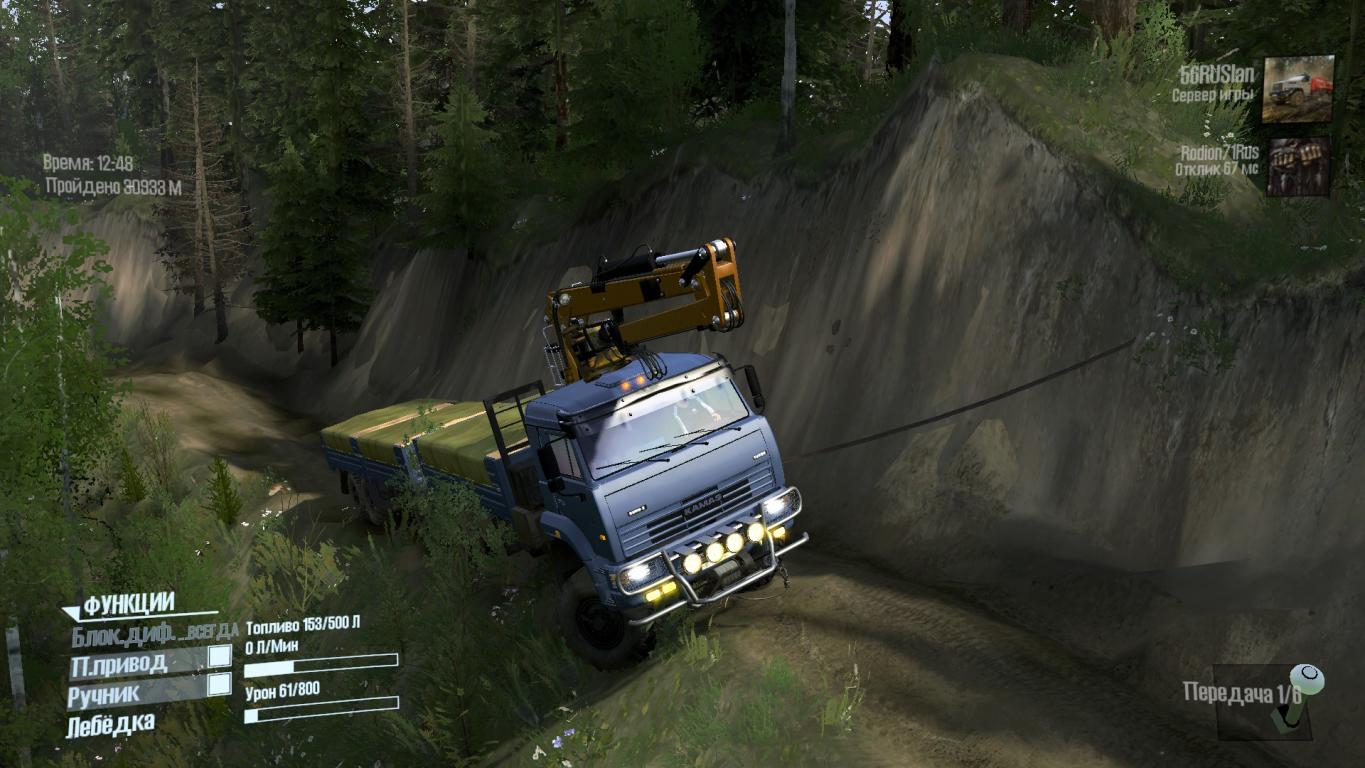Select player 56RUSlan's truck thumbnail

(1297, 89)
